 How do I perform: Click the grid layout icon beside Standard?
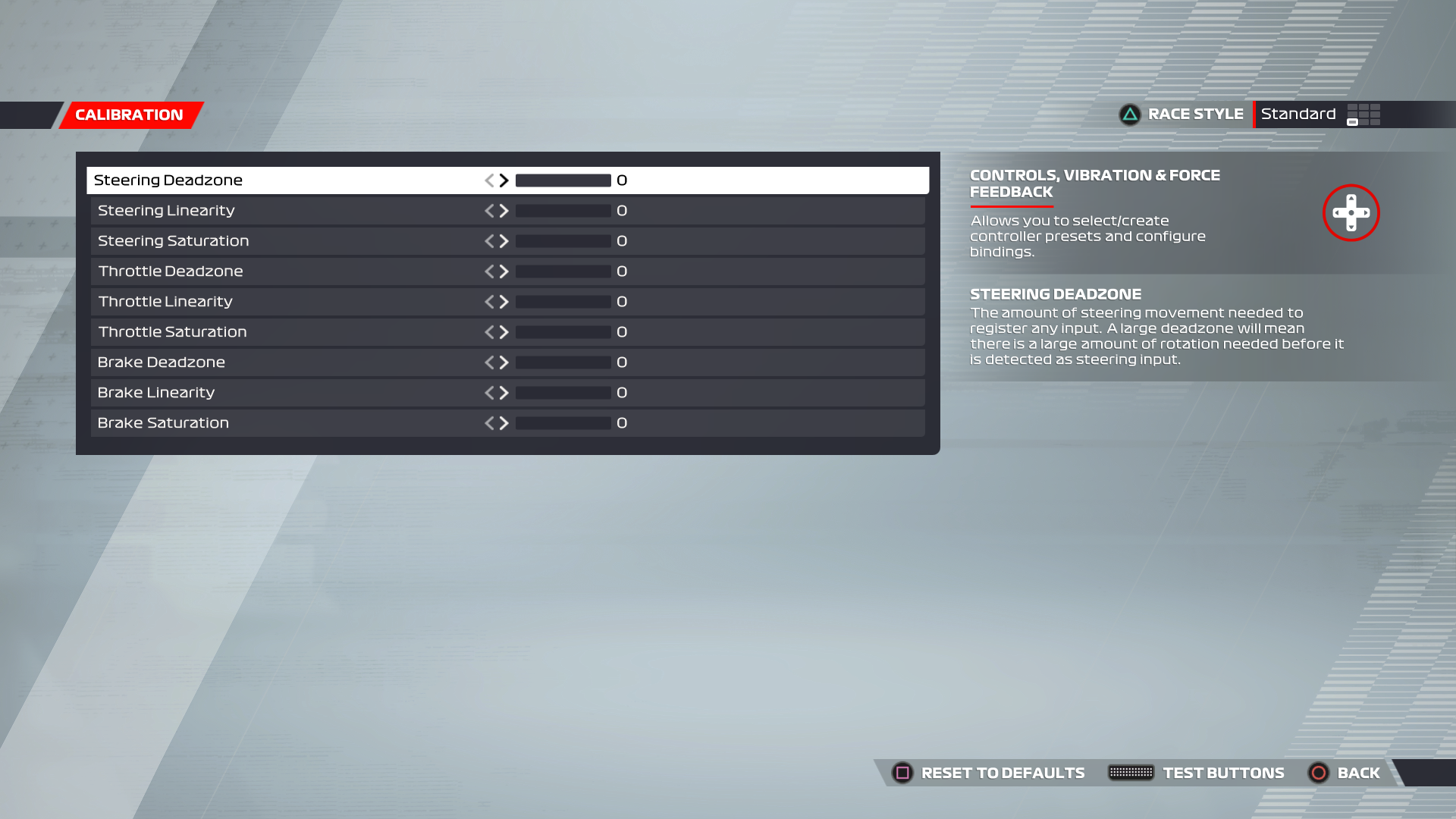point(1363,115)
